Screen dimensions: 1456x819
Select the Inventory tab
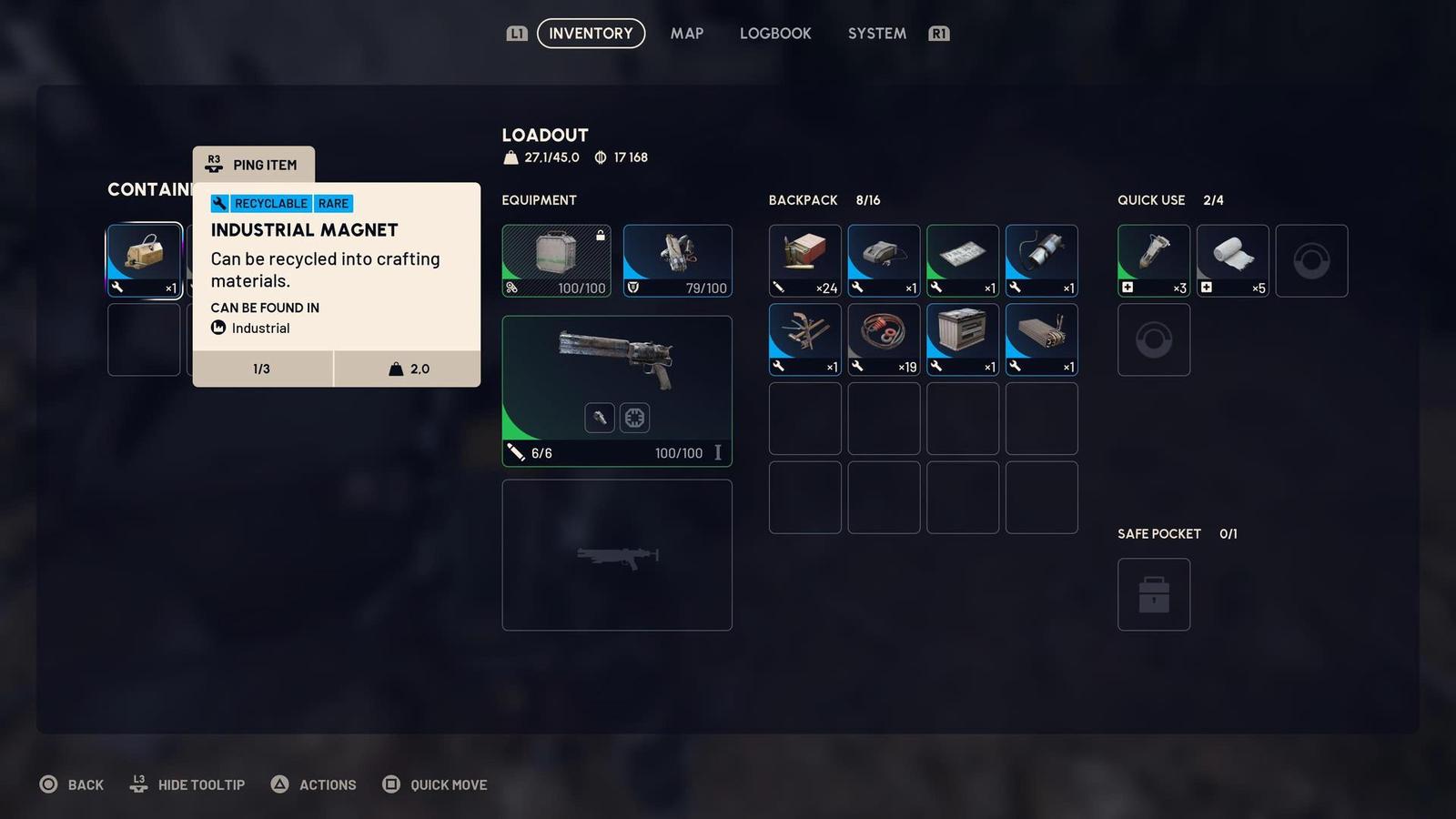[591, 34]
